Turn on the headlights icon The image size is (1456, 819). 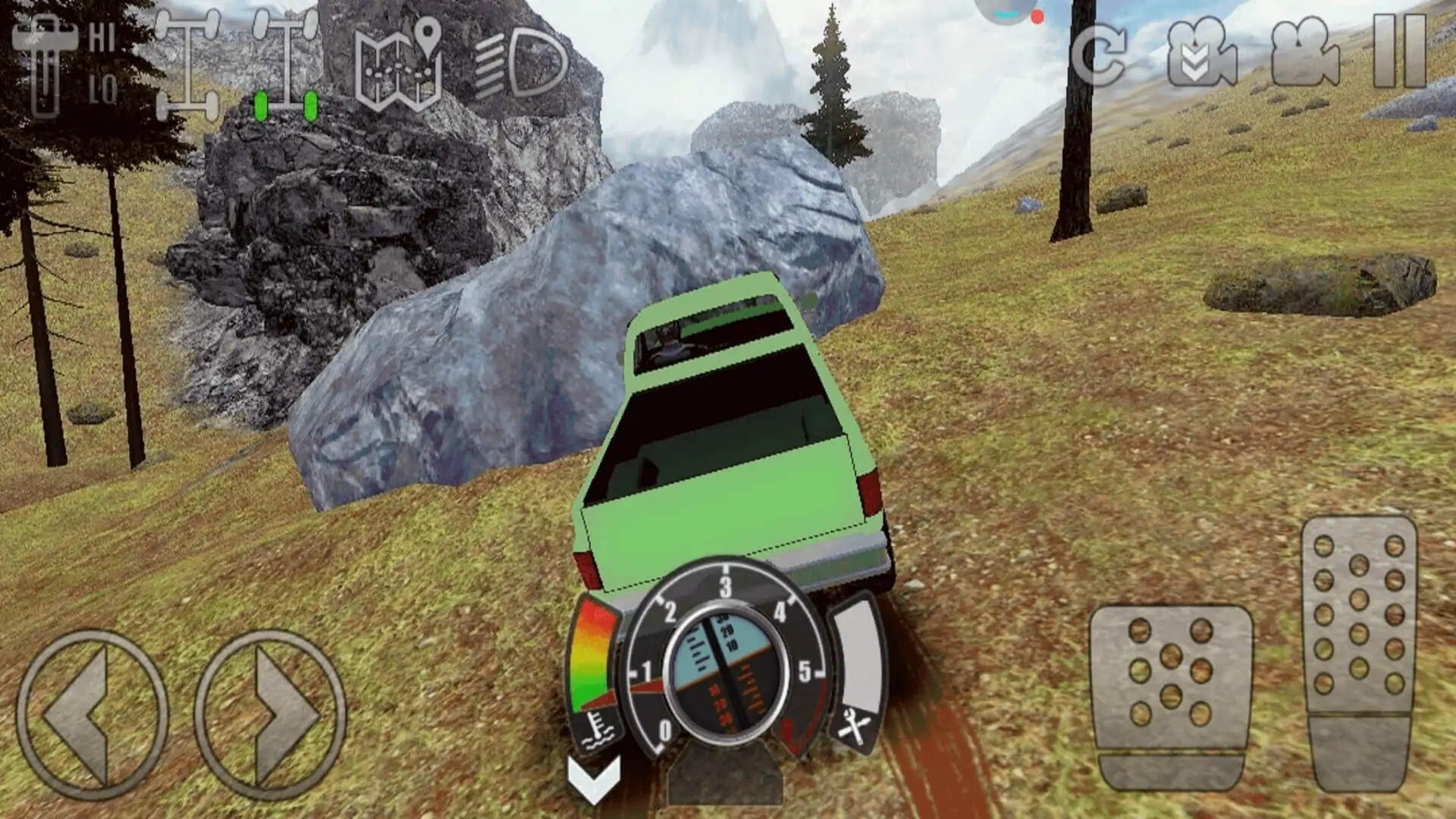pos(522,64)
